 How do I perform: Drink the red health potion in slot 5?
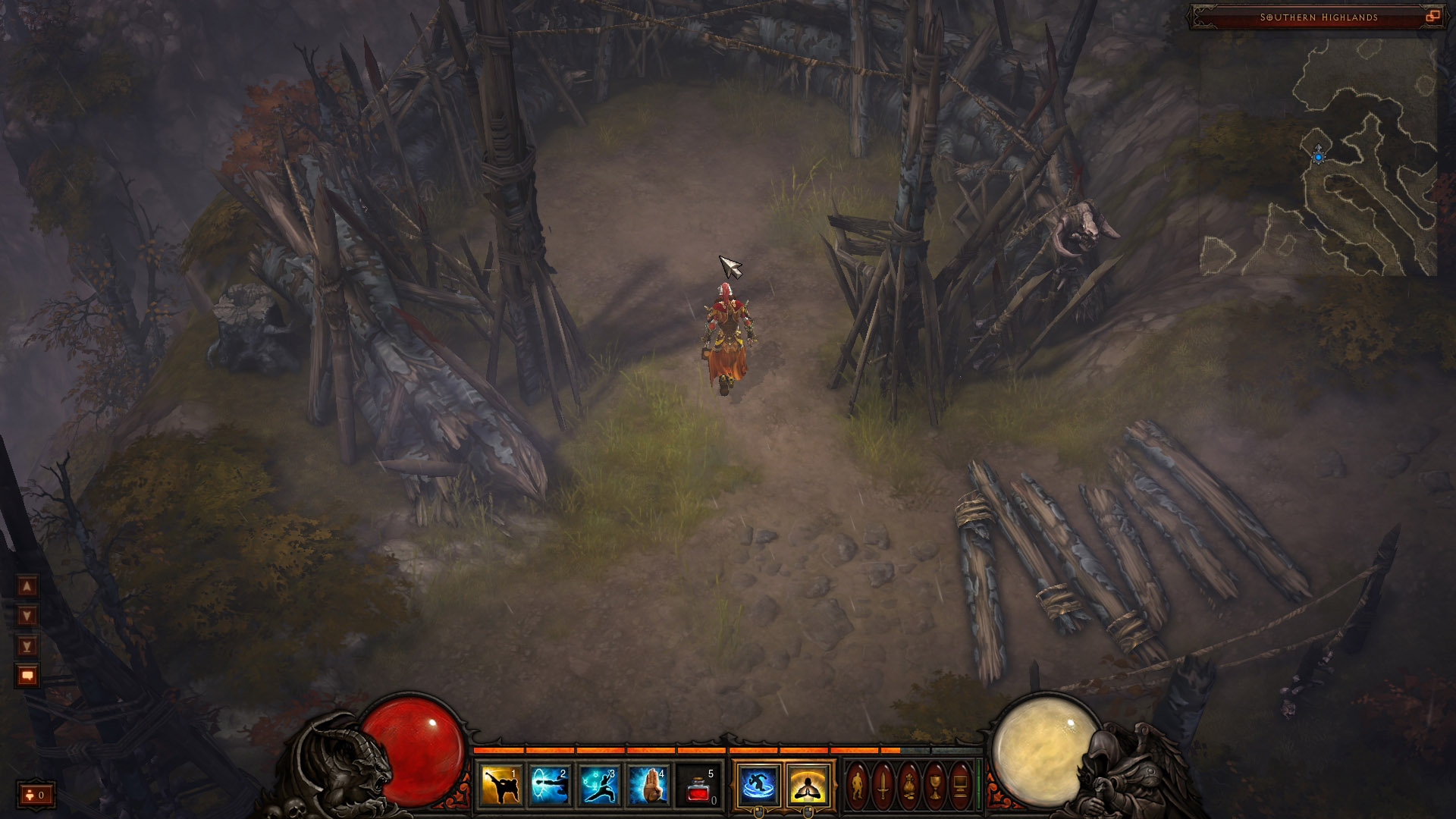tap(698, 785)
